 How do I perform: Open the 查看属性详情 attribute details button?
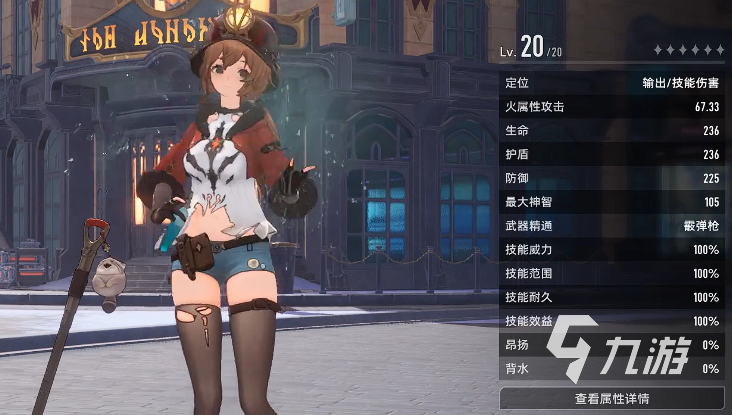click(x=612, y=398)
